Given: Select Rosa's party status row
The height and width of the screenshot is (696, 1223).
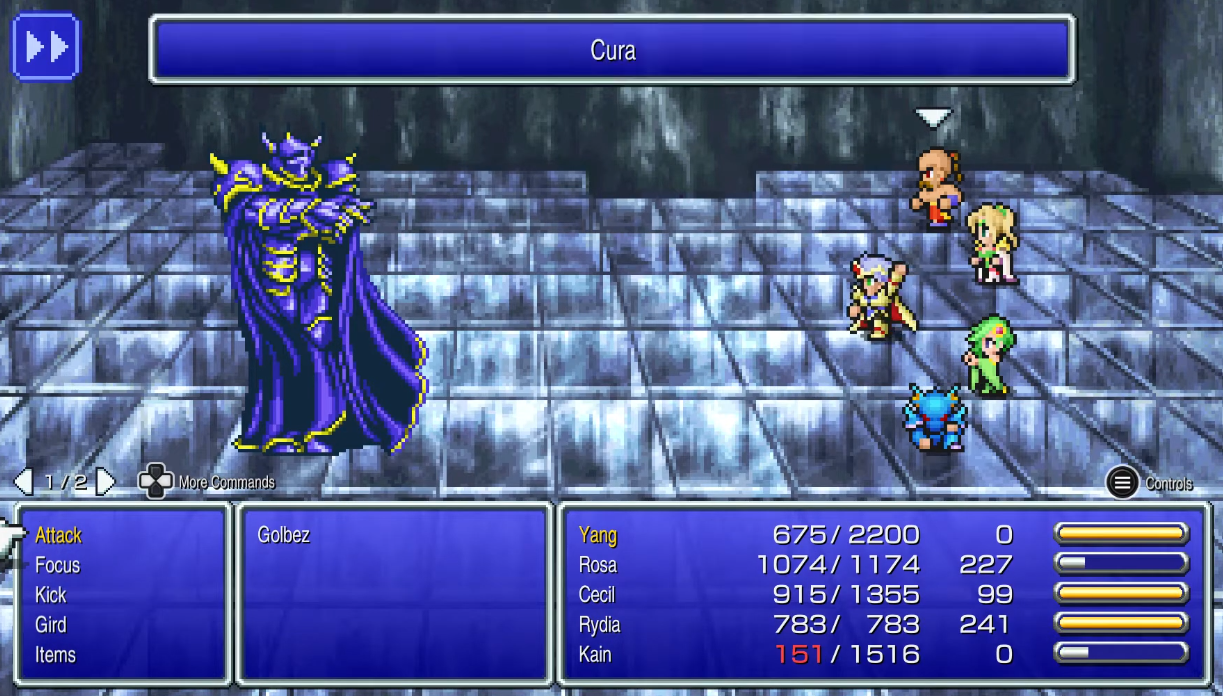Looking at the screenshot, I should 598,566.
